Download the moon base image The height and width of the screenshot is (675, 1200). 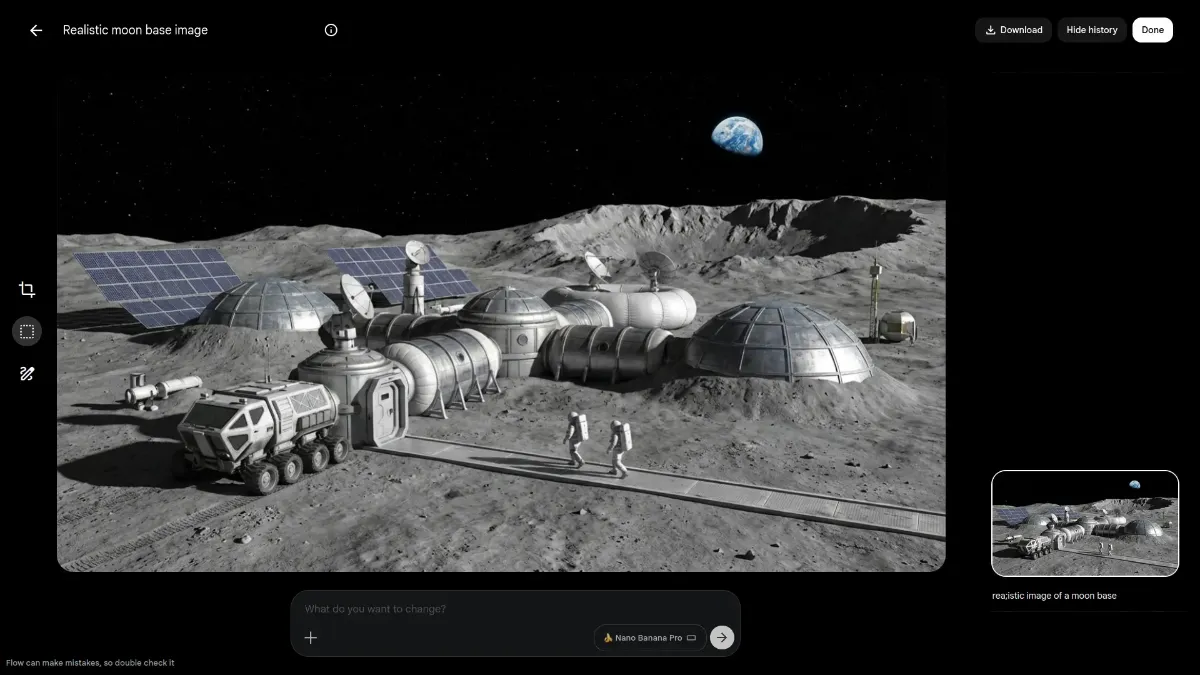click(1013, 30)
